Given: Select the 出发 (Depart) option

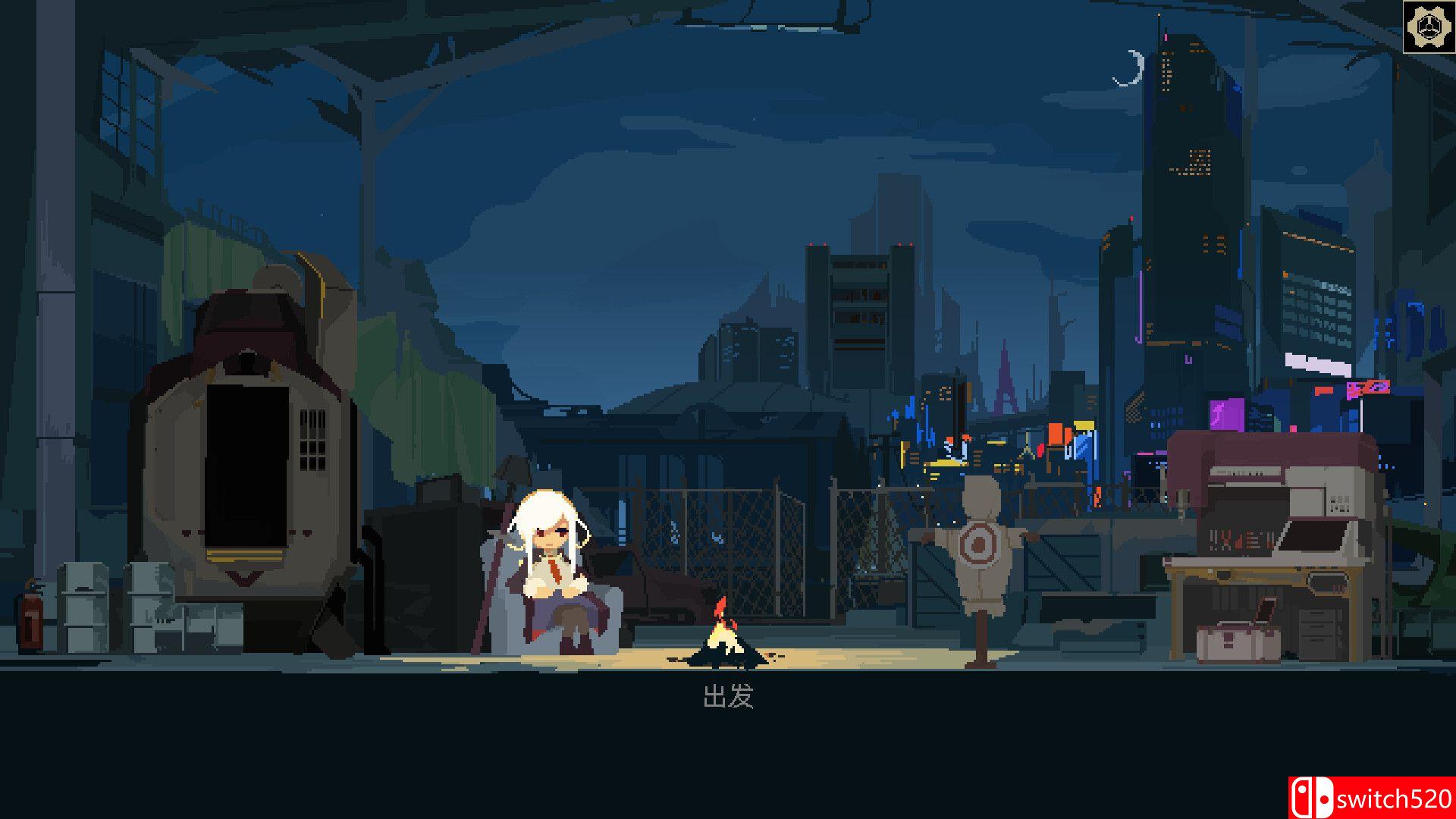Looking at the screenshot, I should tap(728, 696).
